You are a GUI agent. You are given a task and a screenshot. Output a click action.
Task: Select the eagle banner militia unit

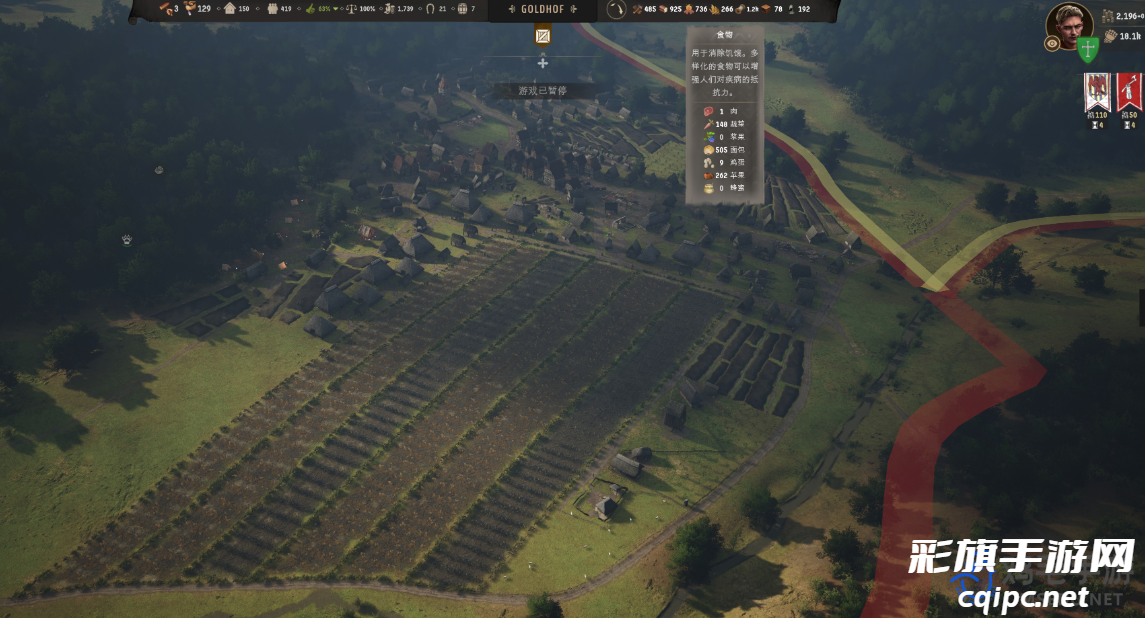tap(1097, 91)
